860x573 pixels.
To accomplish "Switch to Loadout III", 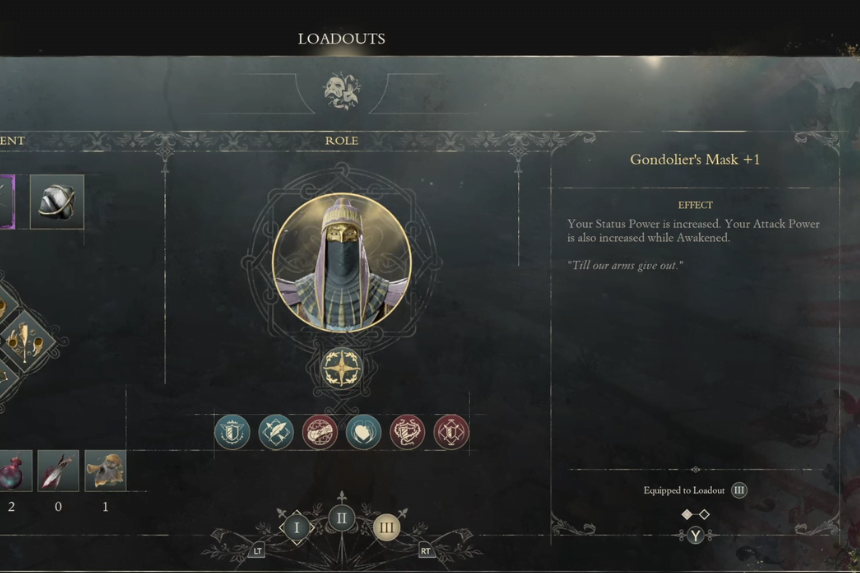I will click(386, 527).
